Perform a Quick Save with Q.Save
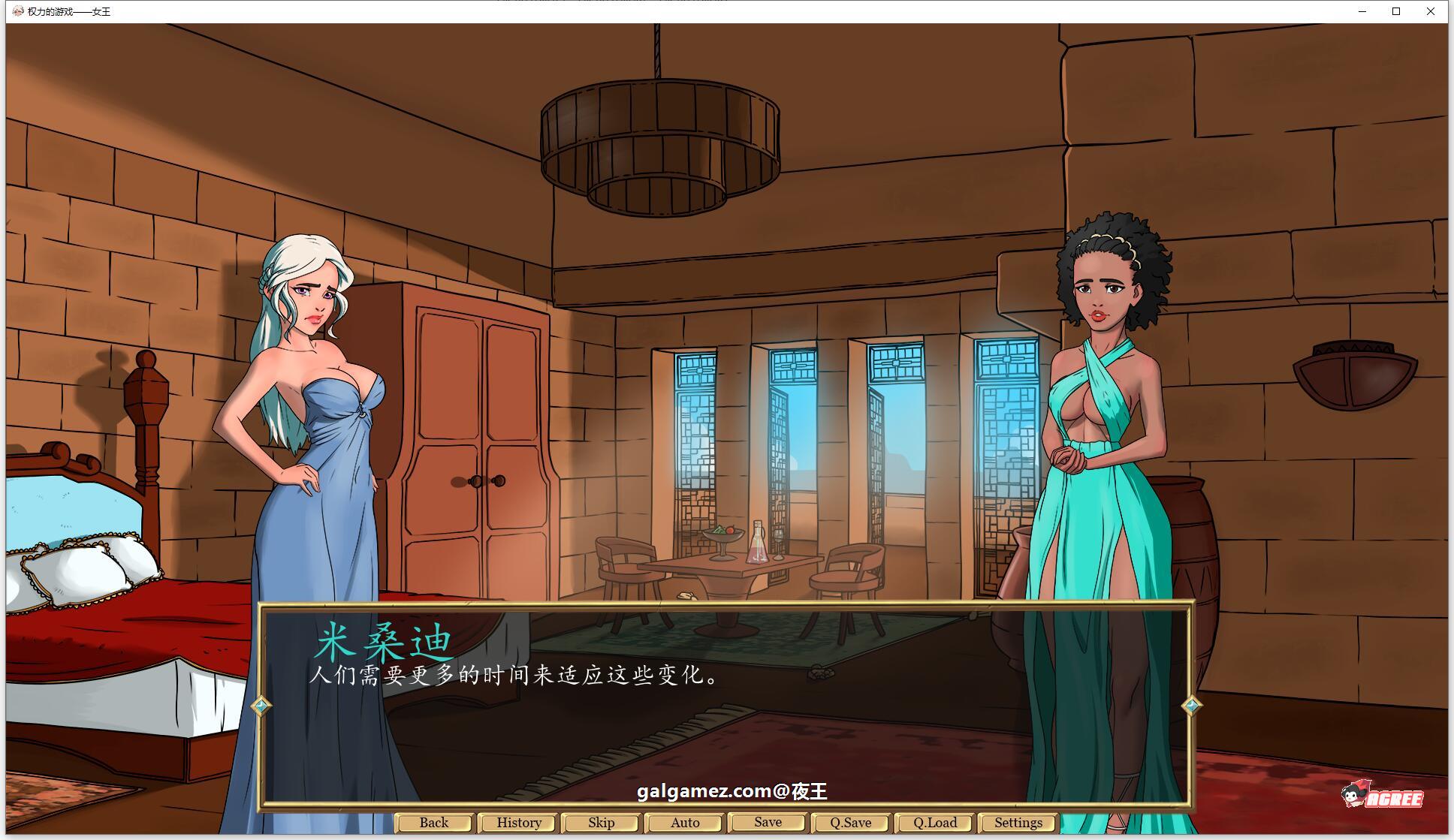Screen dimensions: 1454x840 [x=850, y=822]
